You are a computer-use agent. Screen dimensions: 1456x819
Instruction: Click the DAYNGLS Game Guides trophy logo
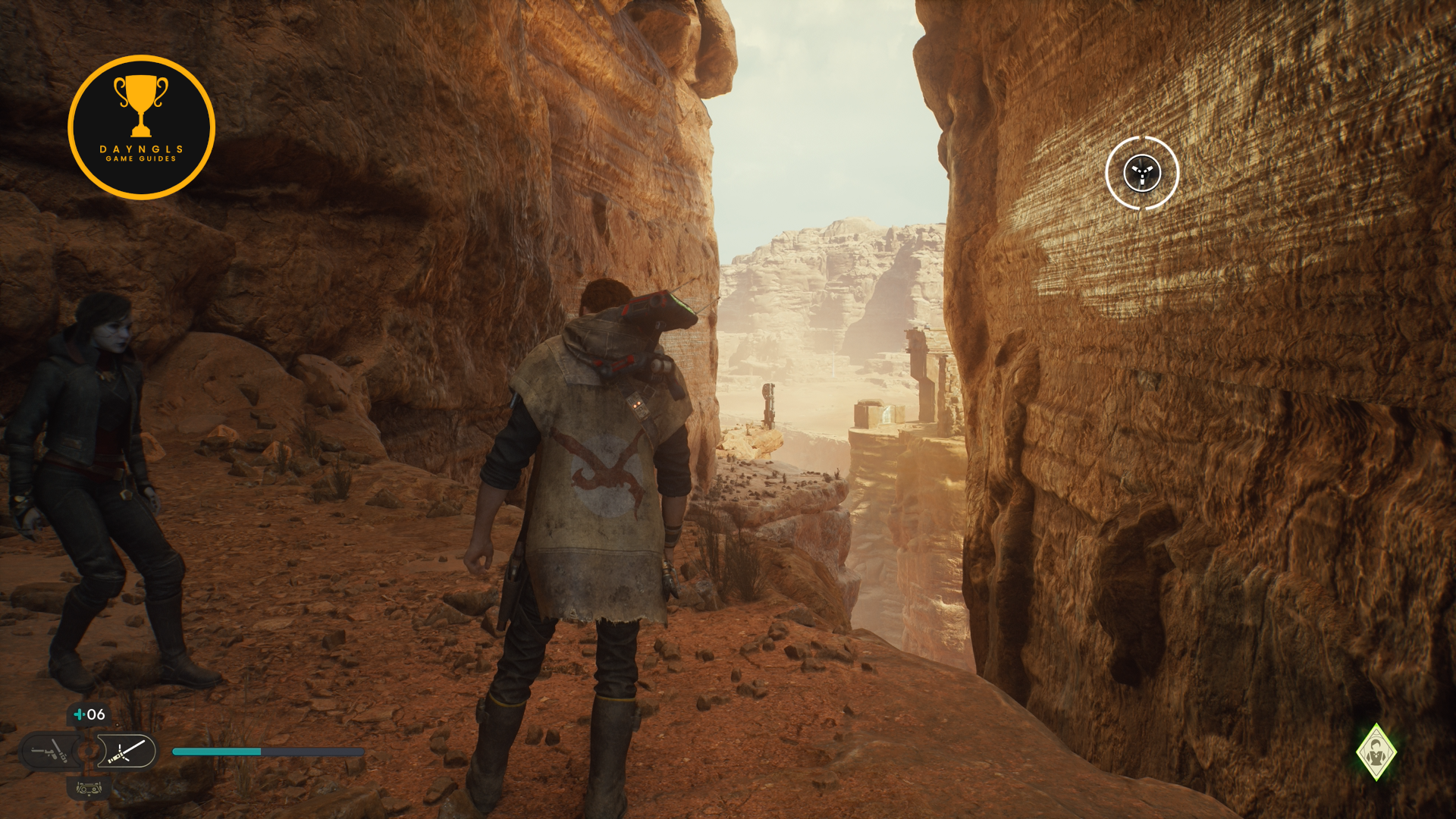coord(141,127)
